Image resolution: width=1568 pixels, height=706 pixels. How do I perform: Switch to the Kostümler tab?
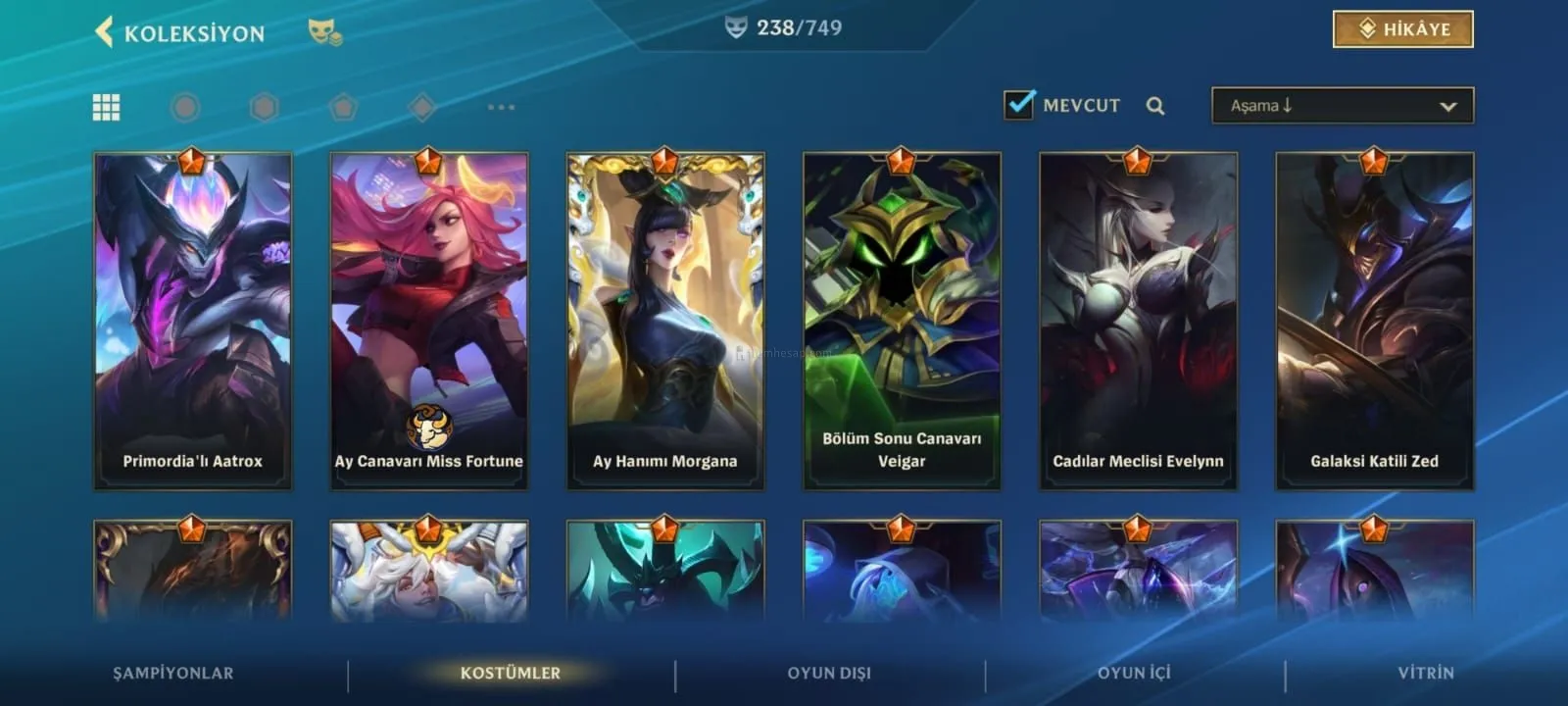pos(511,673)
